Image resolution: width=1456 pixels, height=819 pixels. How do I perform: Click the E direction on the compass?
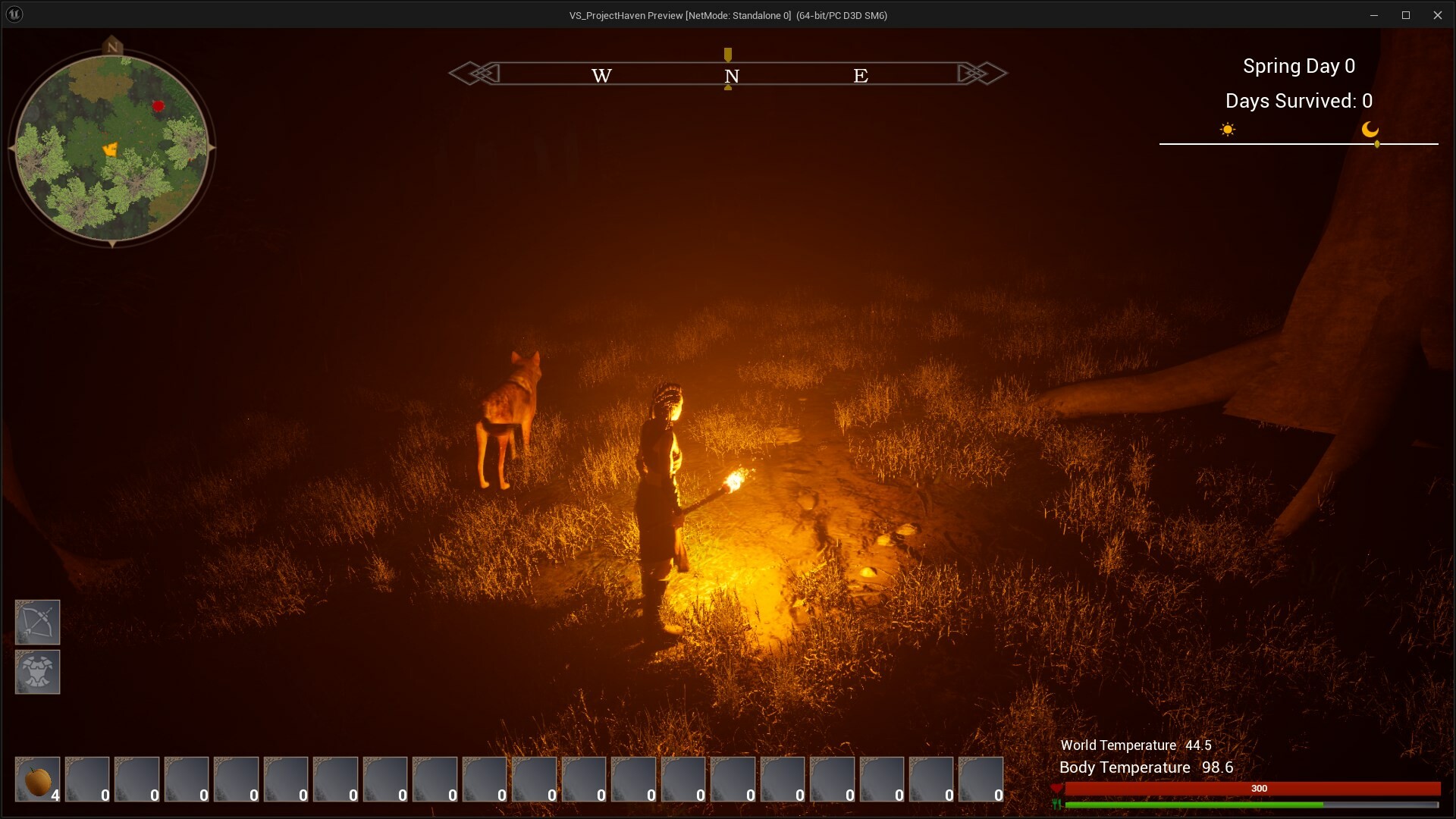(861, 75)
